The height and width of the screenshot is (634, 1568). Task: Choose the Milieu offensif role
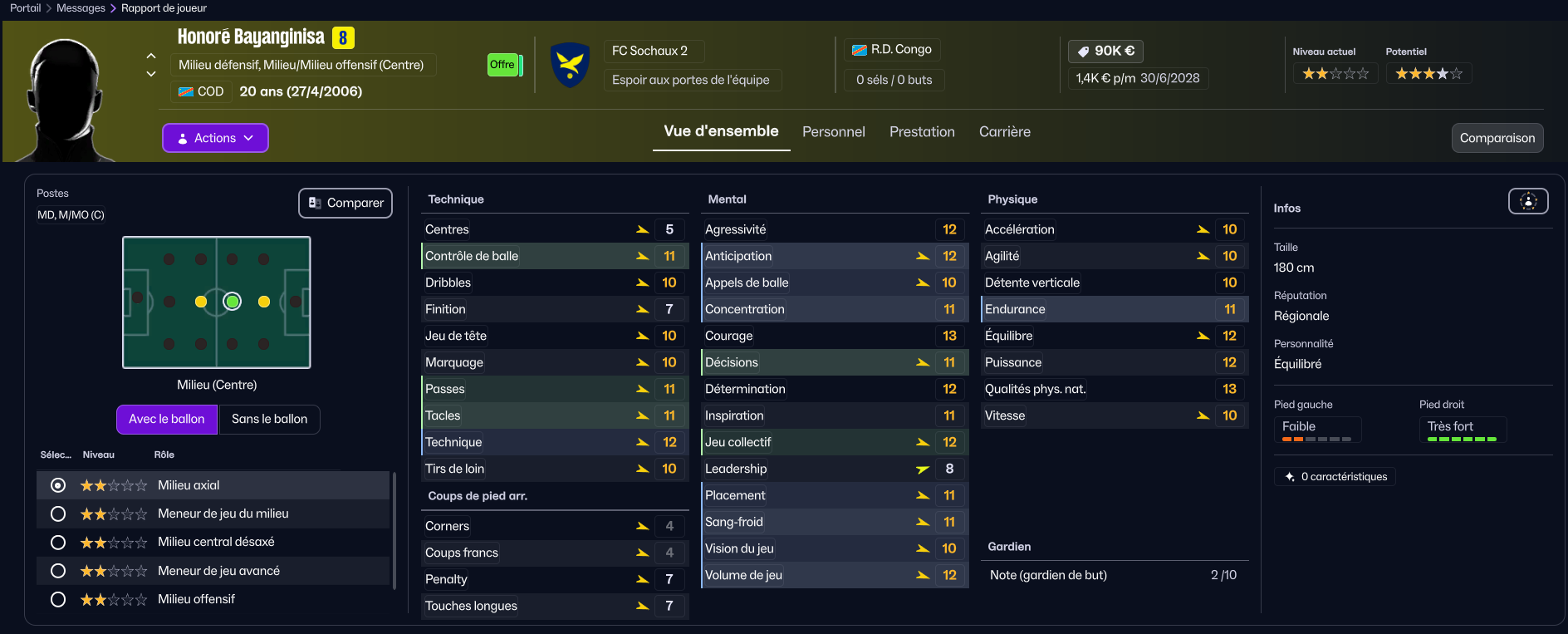[58, 599]
